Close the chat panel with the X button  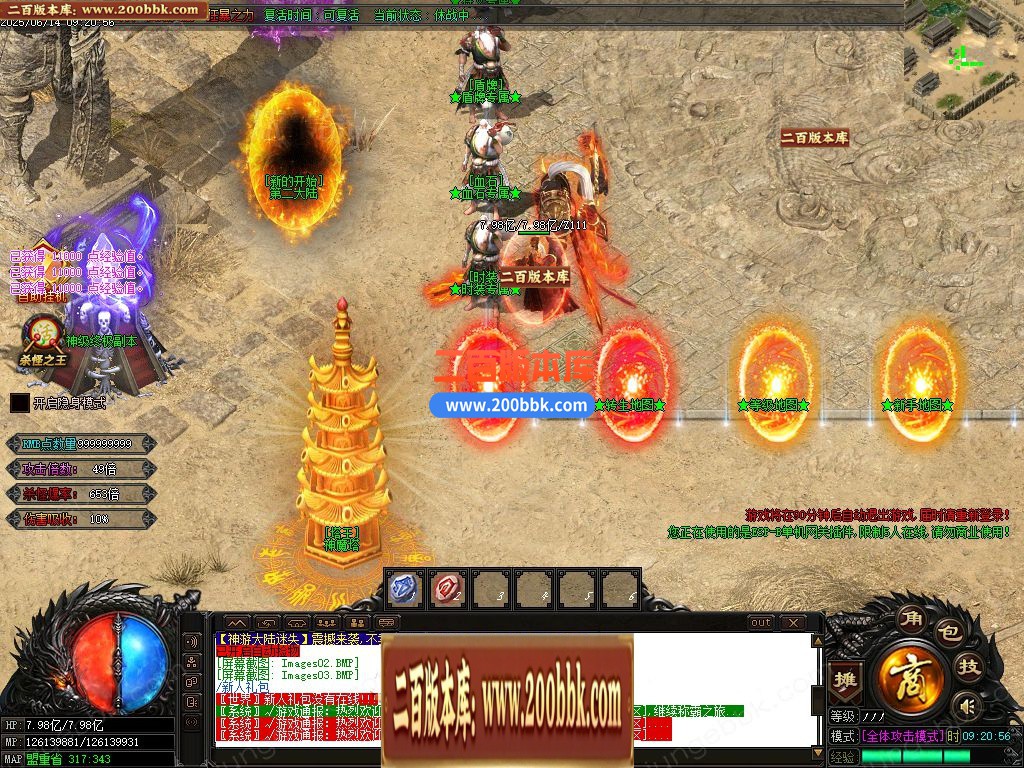pos(793,622)
